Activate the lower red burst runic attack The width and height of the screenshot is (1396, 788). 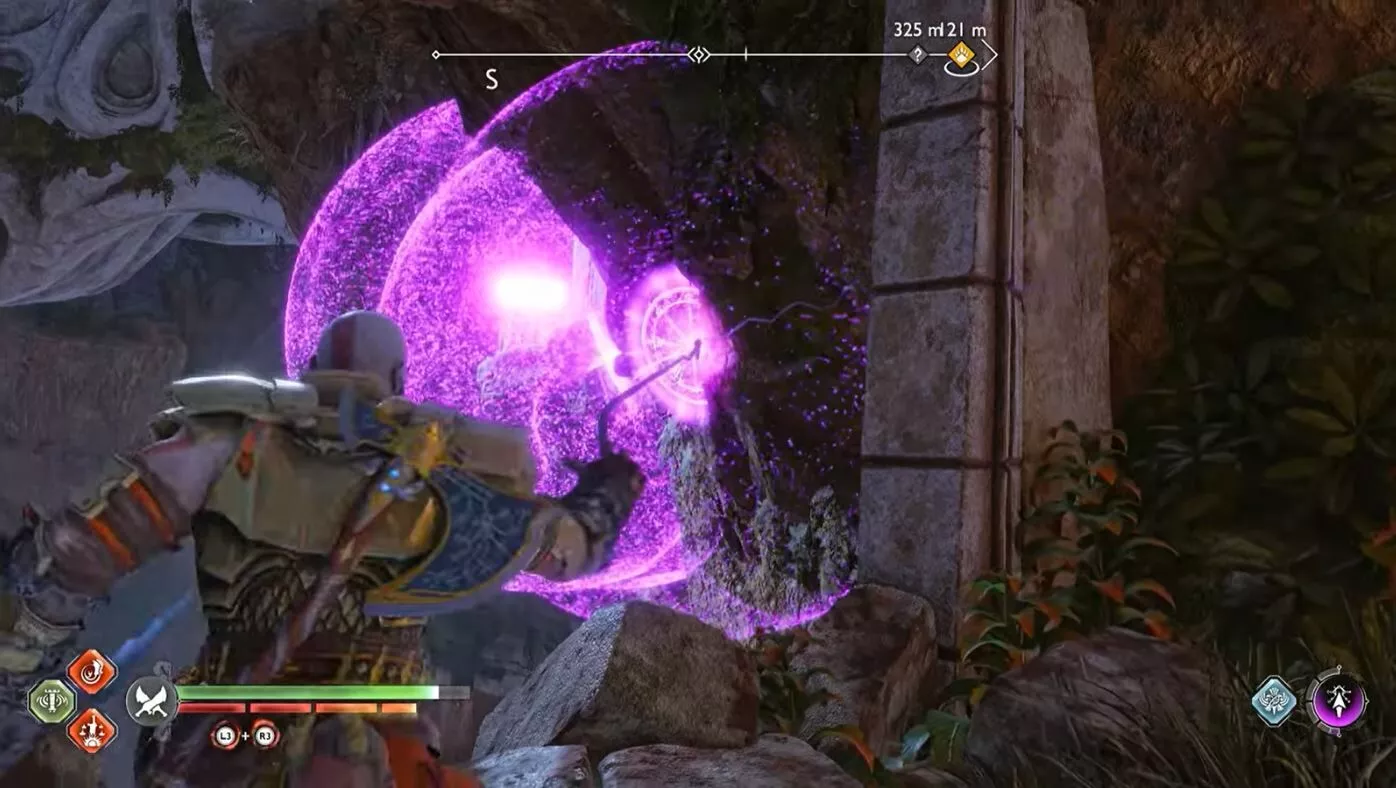[x=91, y=730]
